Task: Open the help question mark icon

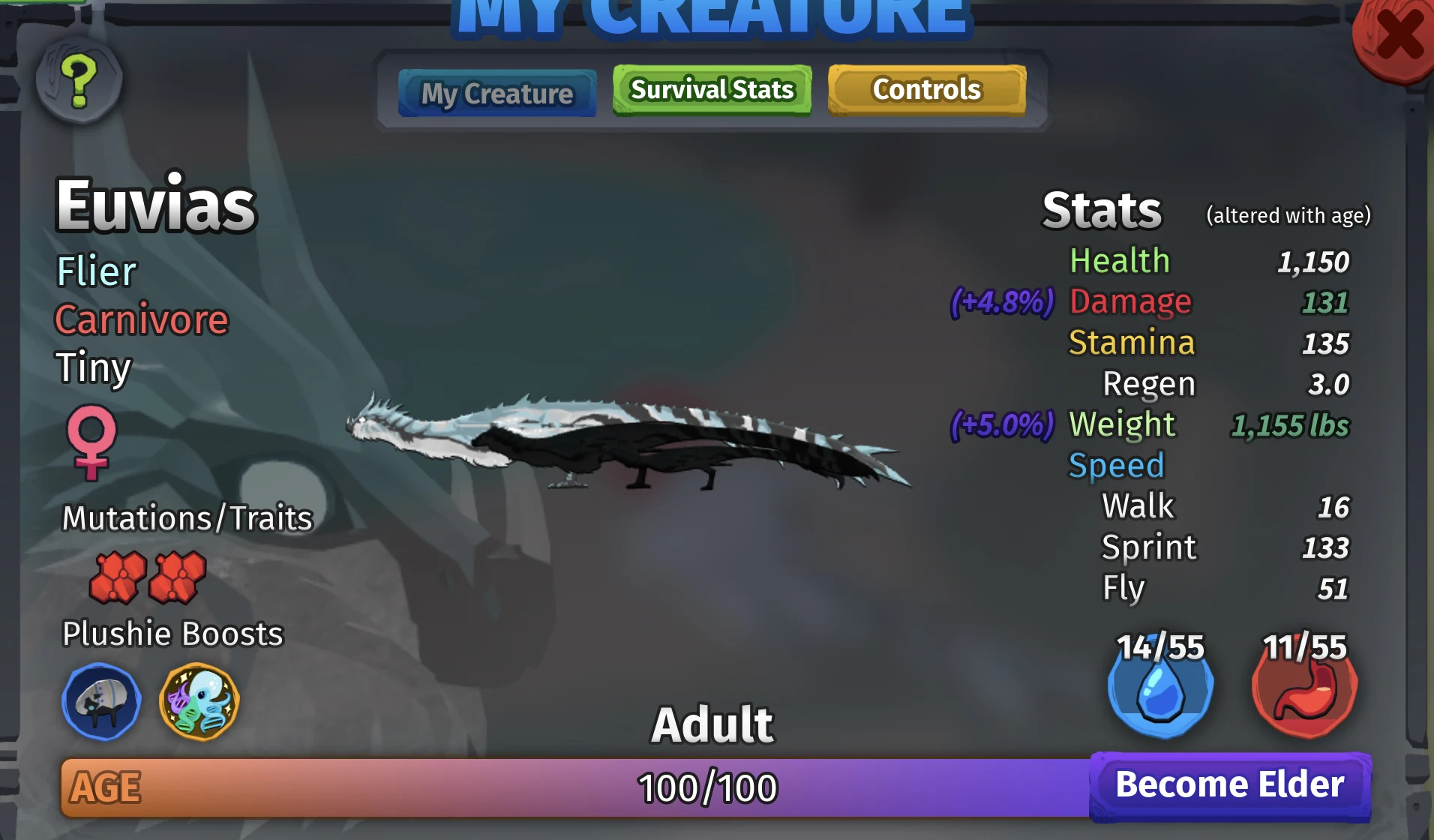Action: (77, 81)
